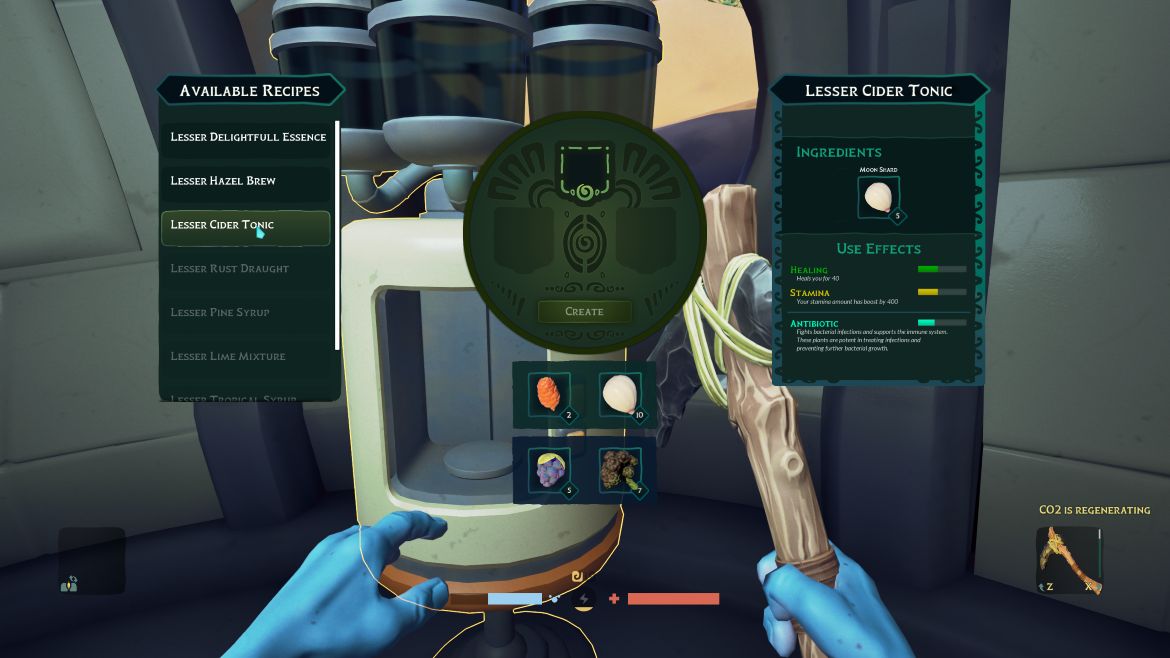Screen dimensions: 1170x658
Task: Click the Create button
Action: click(584, 312)
